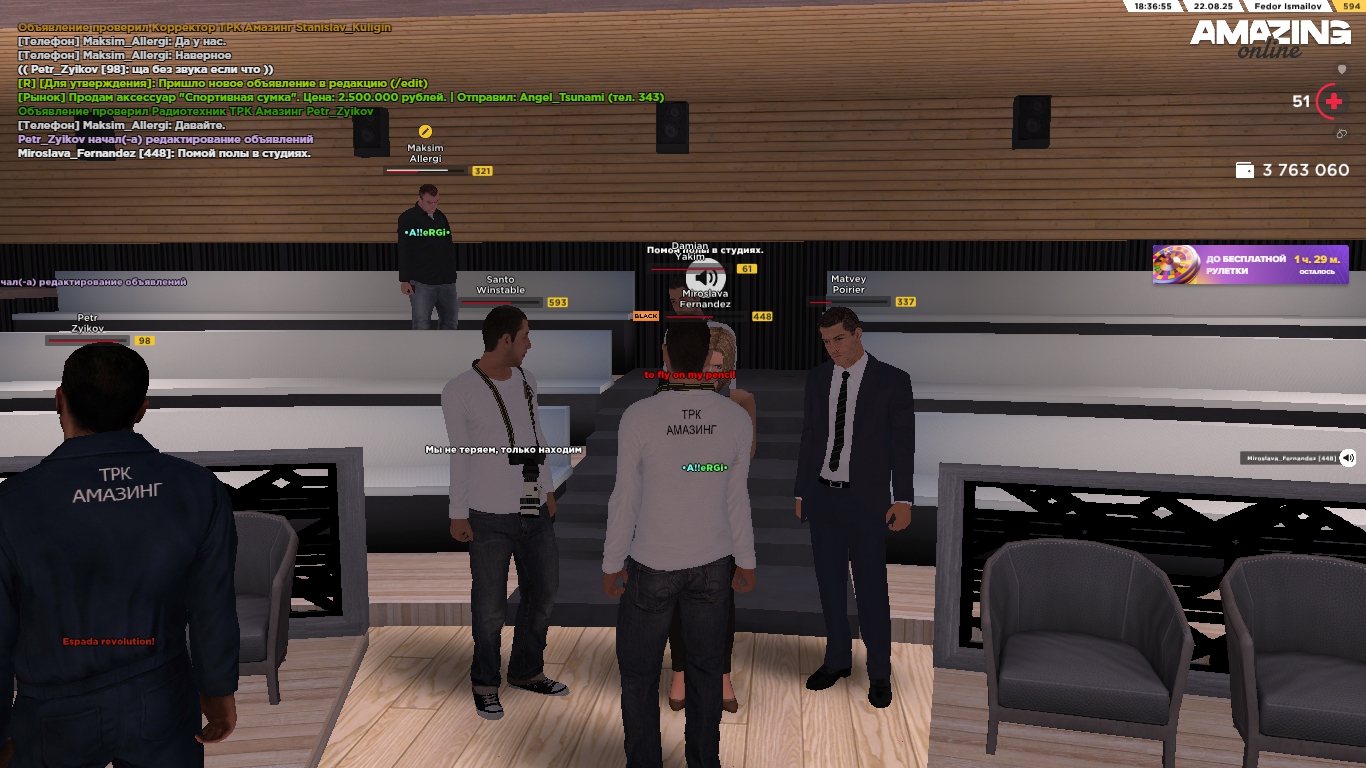Click the Miroslava_Fernandez voice speaker entry
Screen dimensions: 1366x768
pyautogui.click(x=1299, y=458)
